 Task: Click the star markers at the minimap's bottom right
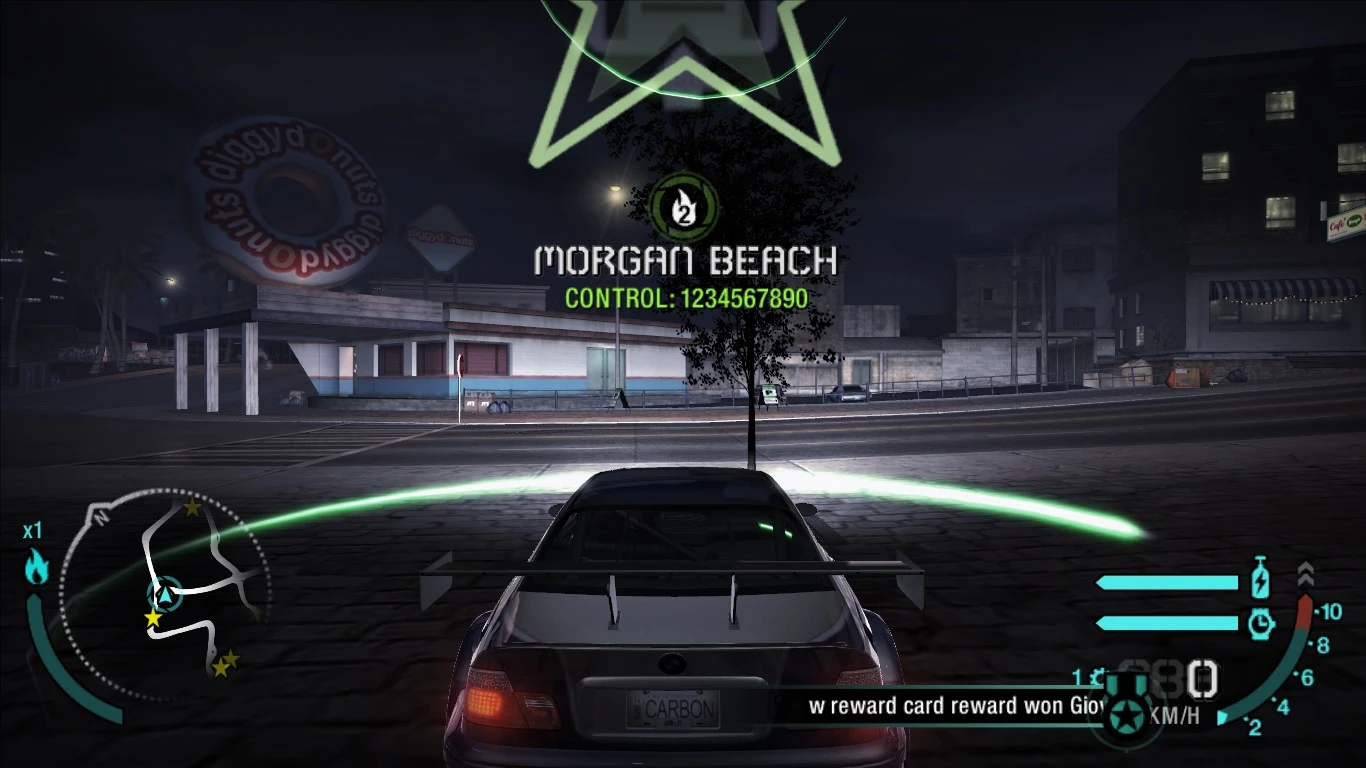point(223,664)
